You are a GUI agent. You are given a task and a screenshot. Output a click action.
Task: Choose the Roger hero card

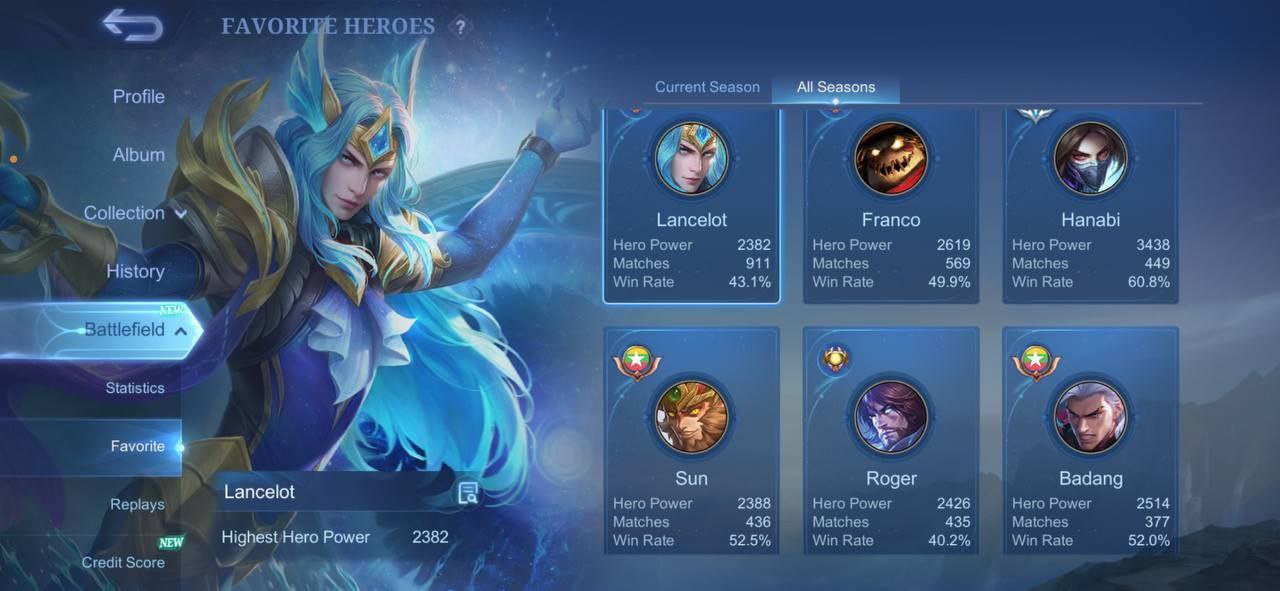(891, 440)
